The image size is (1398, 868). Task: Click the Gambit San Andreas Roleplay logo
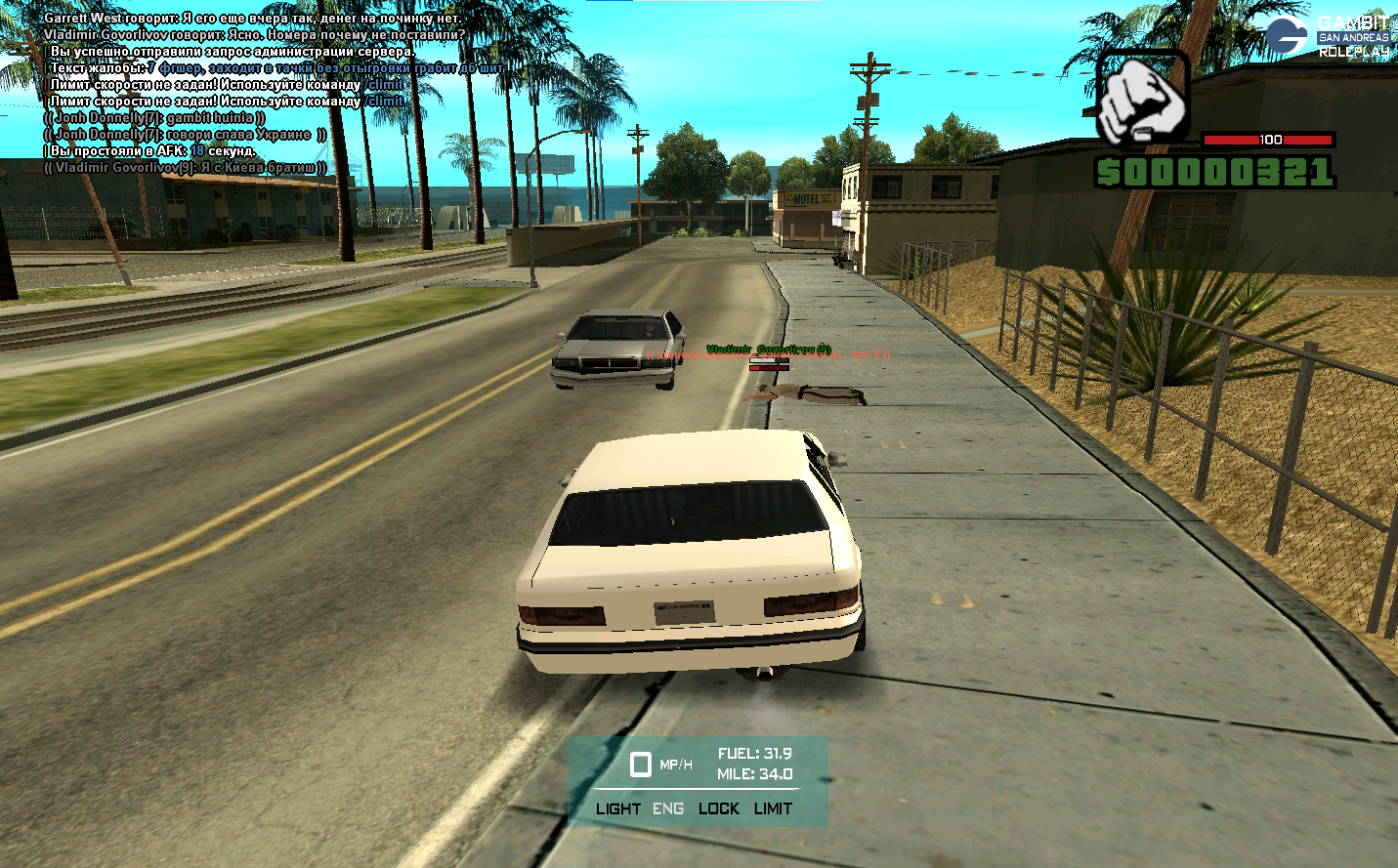click(x=1327, y=36)
